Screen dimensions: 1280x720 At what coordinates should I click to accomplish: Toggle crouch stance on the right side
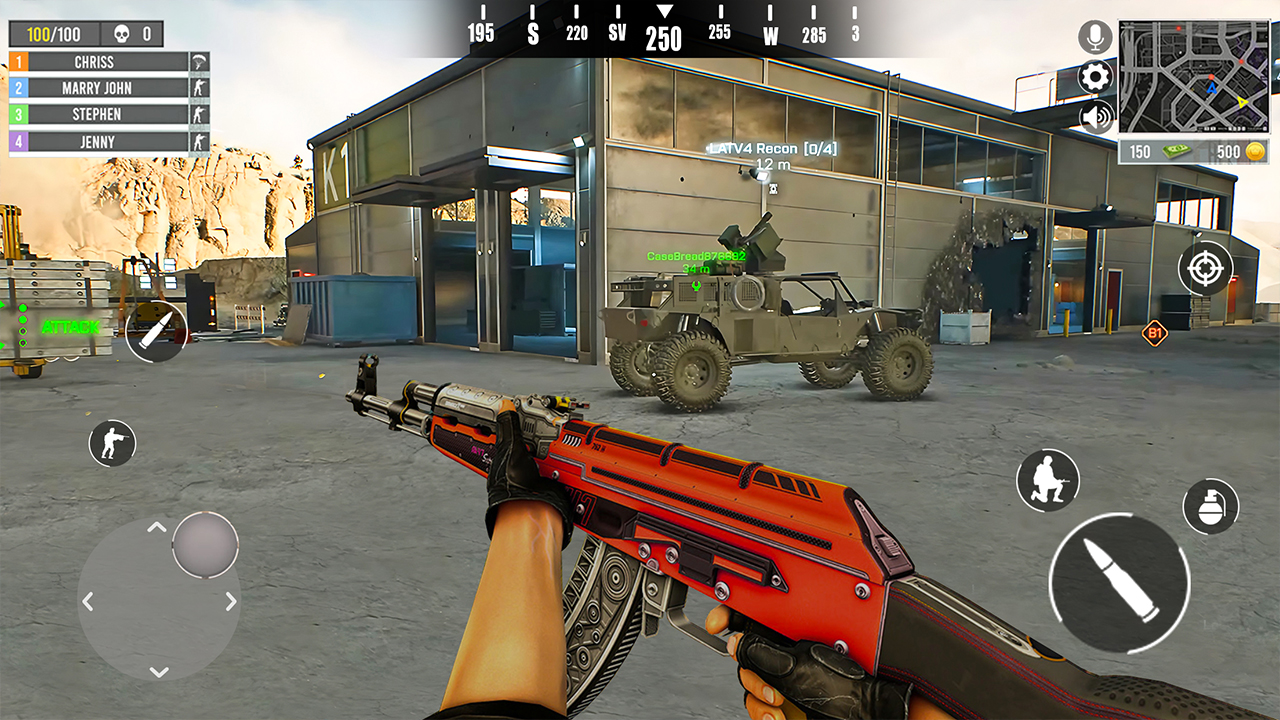pyautogui.click(x=1048, y=481)
